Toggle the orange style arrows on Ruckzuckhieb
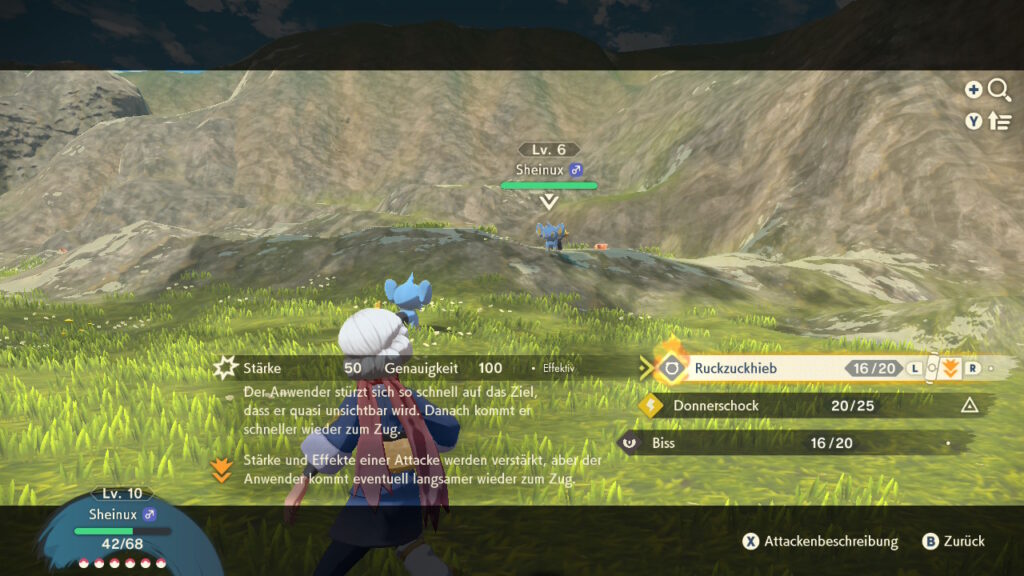This screenshot has width=1024, height=576. point(950,368)
